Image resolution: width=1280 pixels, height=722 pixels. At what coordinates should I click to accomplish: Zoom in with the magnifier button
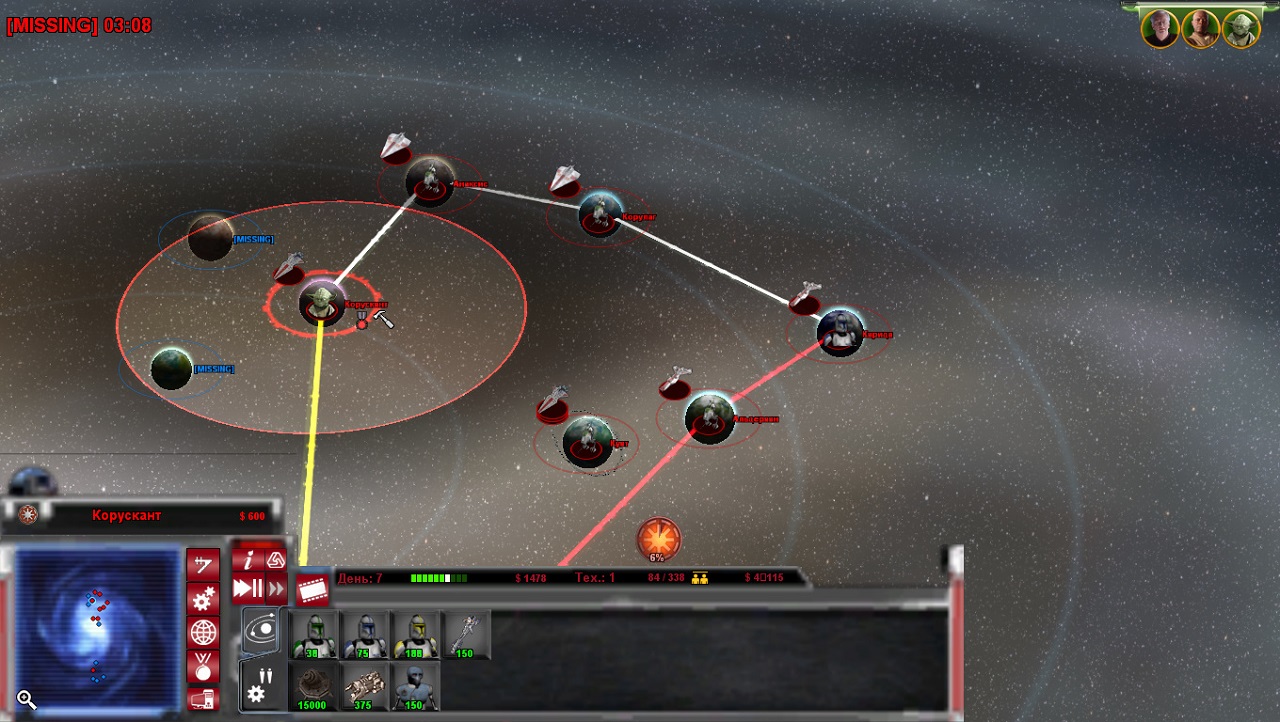(26, 700)
